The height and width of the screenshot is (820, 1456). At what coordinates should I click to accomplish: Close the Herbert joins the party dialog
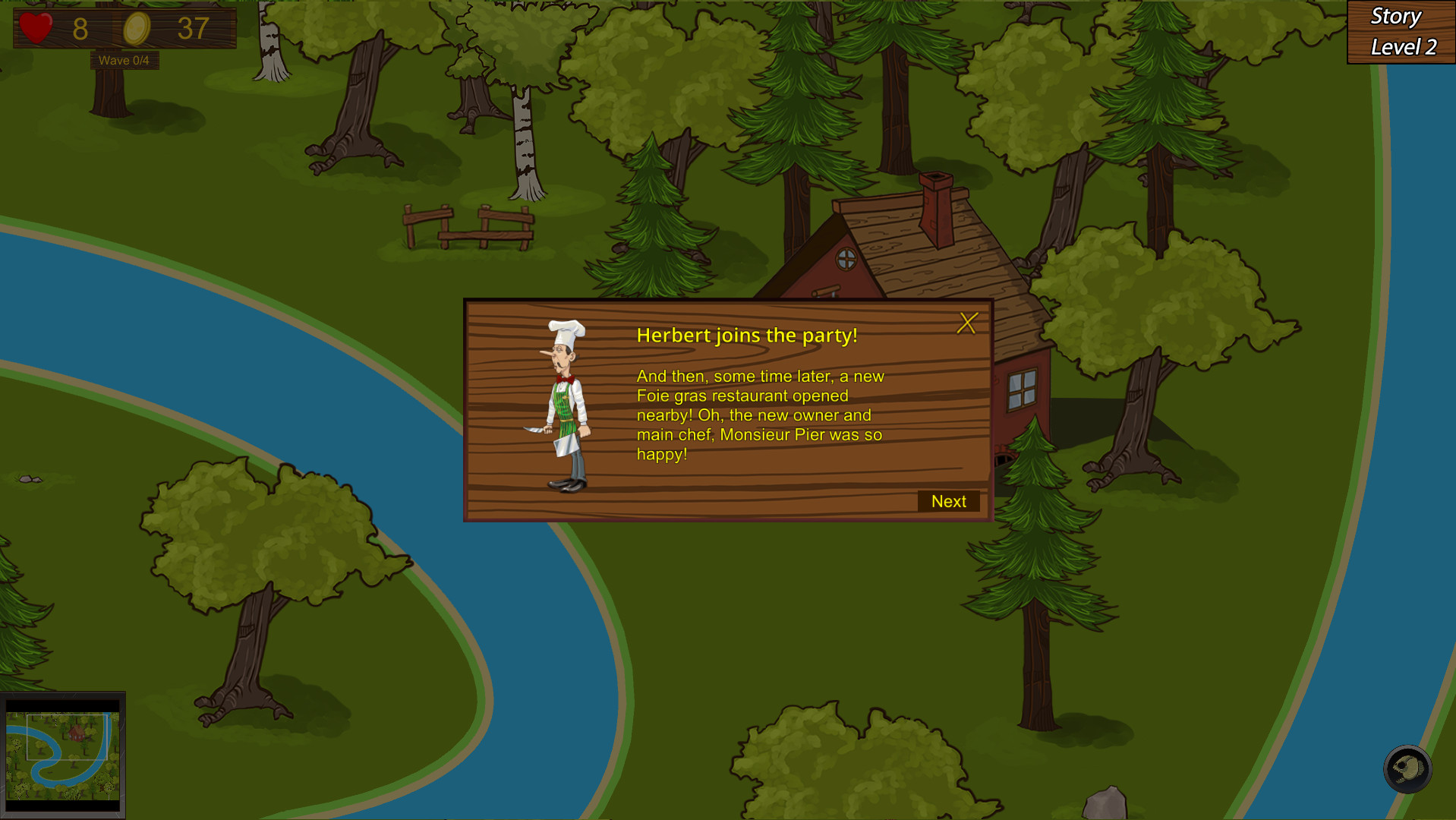966,323
